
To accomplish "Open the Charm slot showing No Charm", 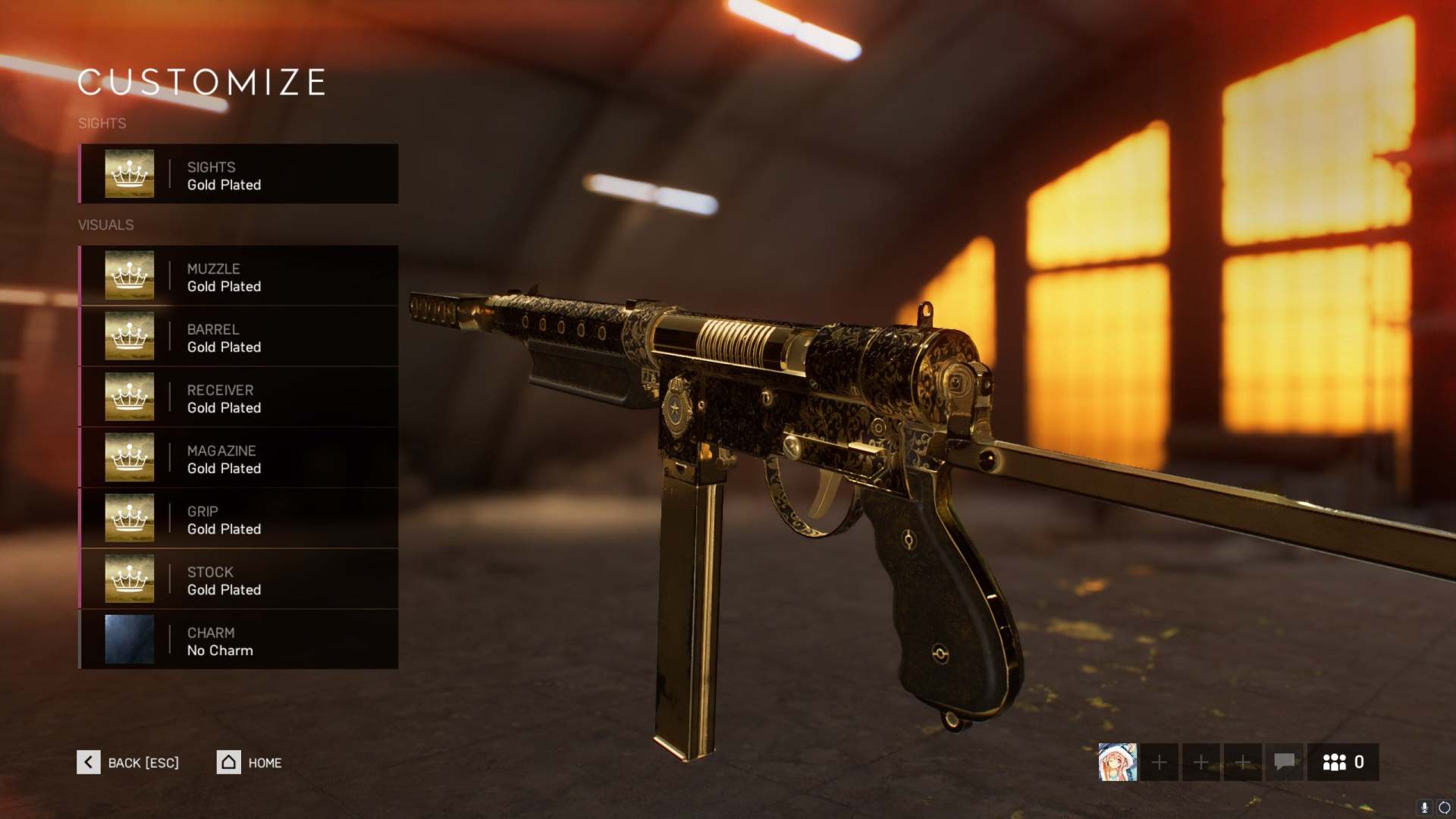I will pyautogui.click(x=239, y=640).
